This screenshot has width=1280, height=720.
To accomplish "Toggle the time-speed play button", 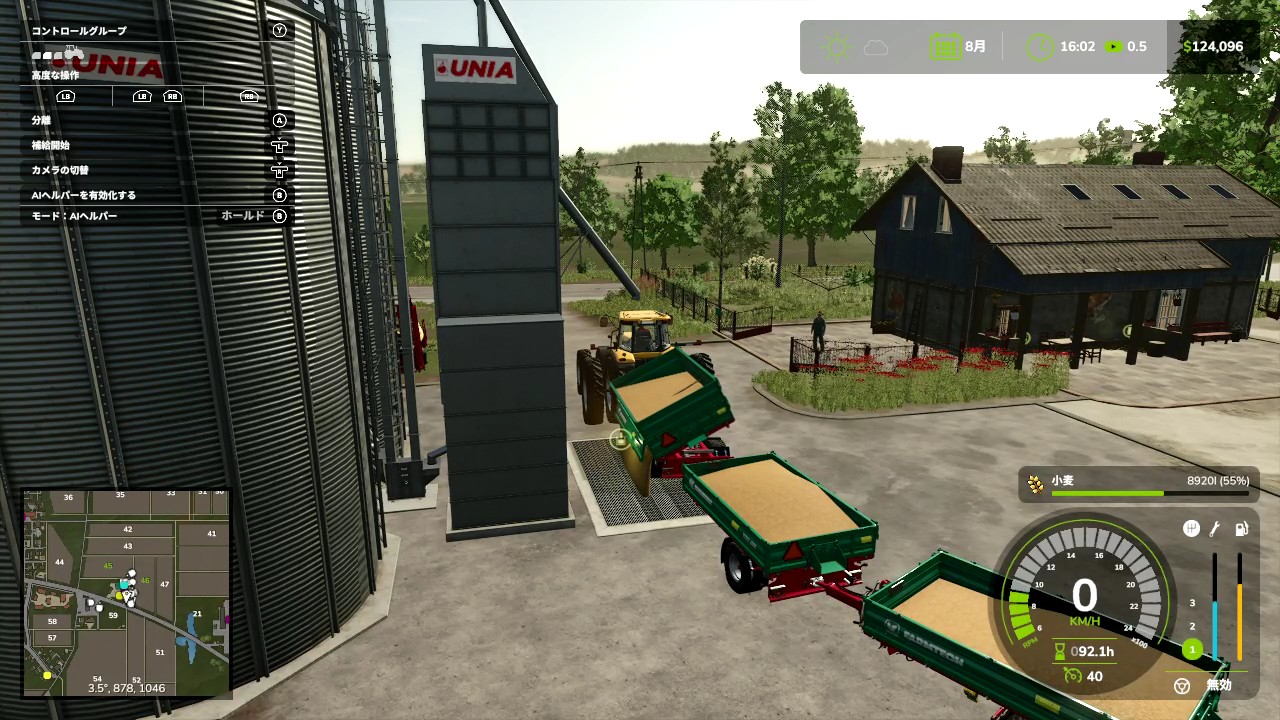I will coord(1113,47).
